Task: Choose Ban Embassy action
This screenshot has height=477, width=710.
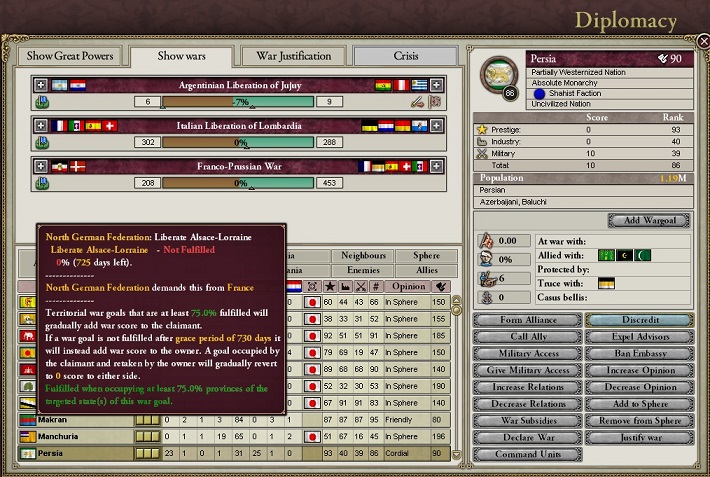Action: [637, 353]
